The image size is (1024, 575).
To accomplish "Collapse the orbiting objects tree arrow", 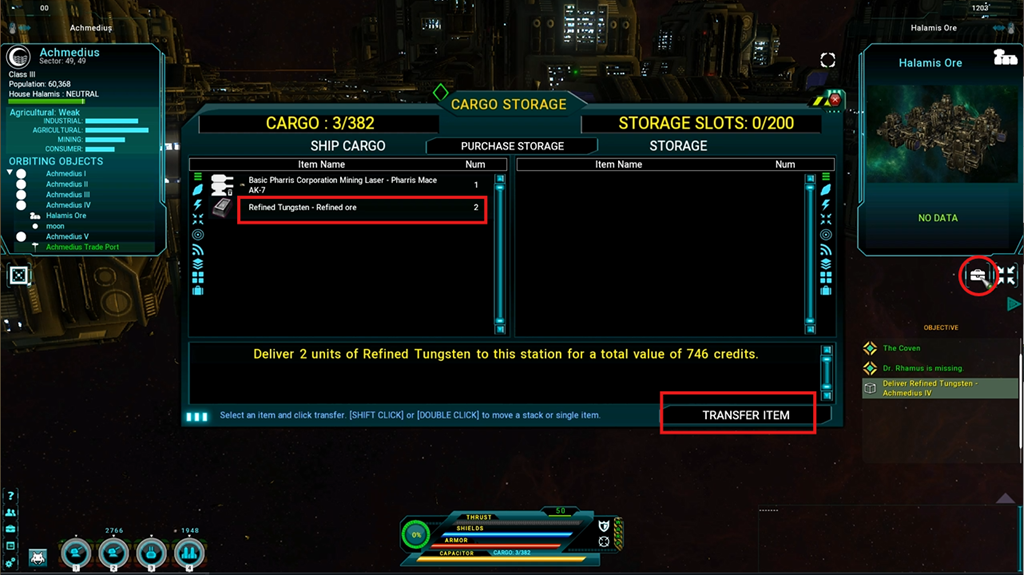I will [x=10, y=173].
